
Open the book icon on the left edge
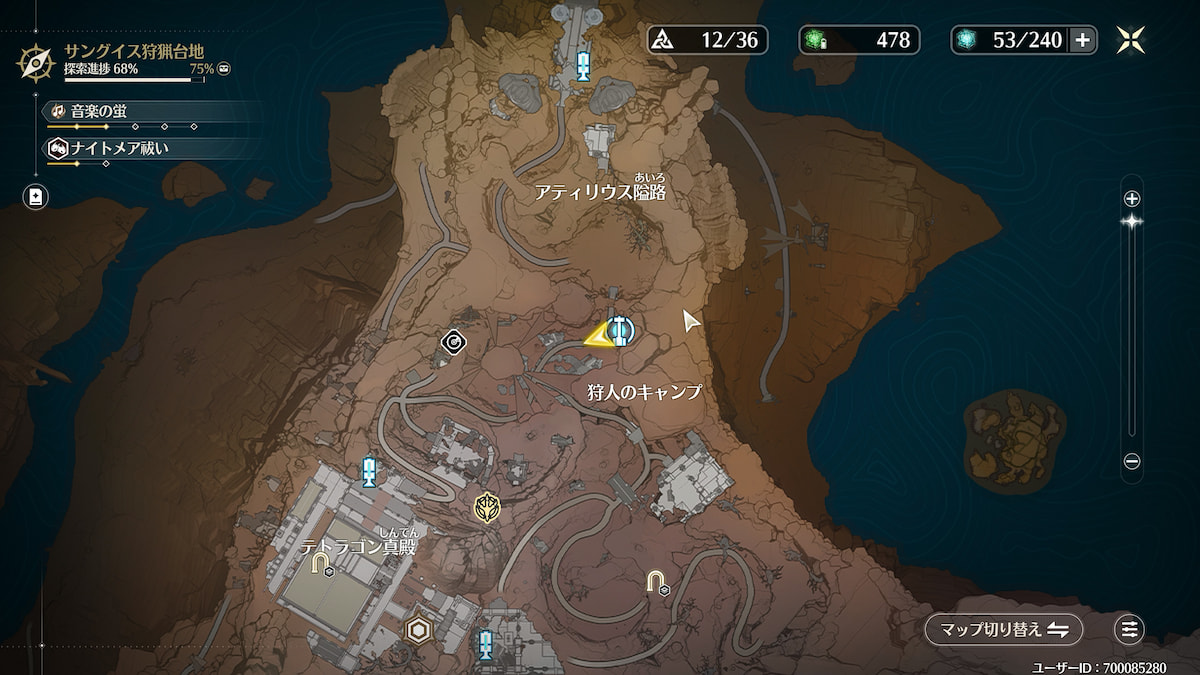tap(36, 196)
